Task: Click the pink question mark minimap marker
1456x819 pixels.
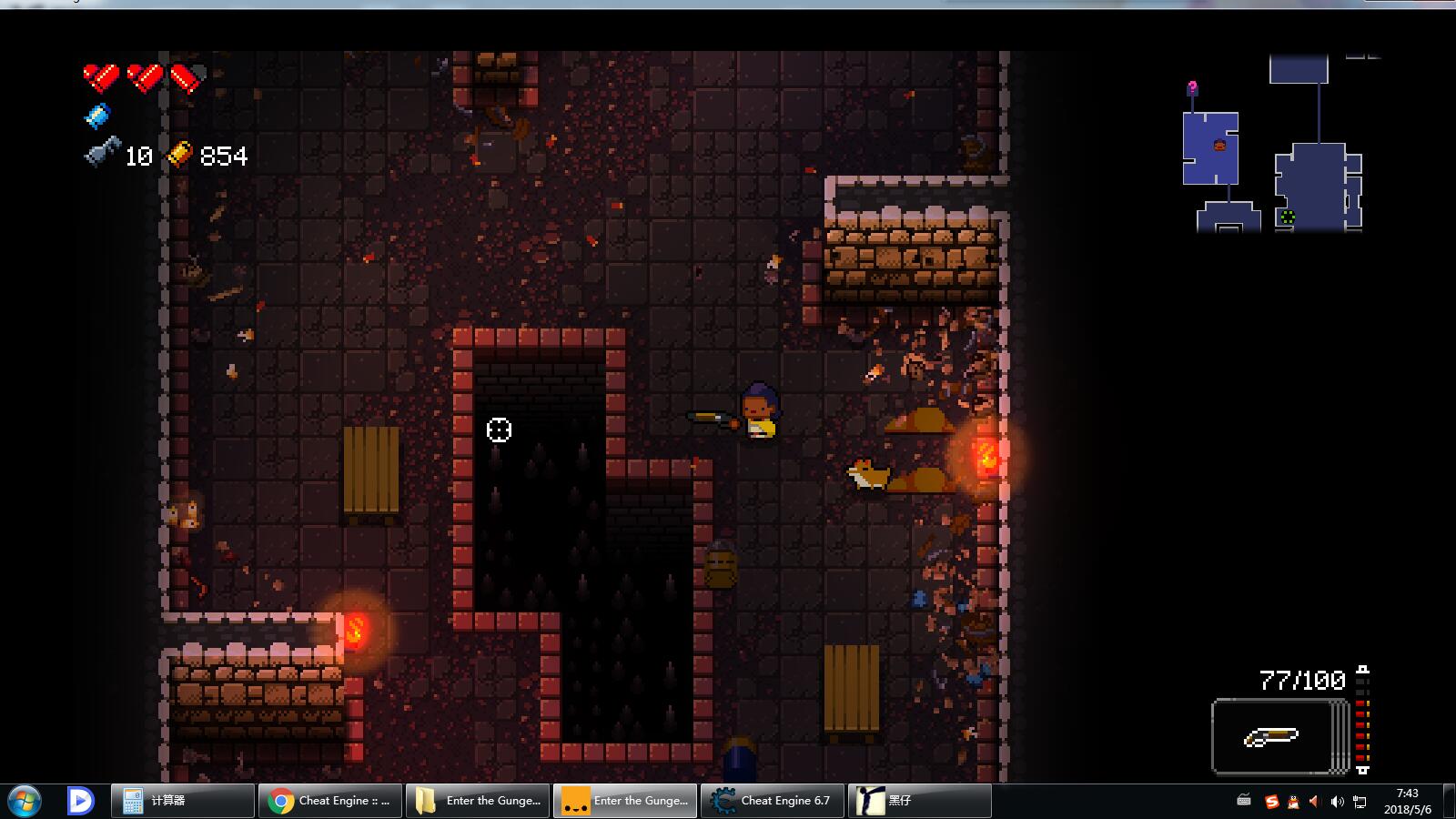Action: click(x=1192, y=88)
